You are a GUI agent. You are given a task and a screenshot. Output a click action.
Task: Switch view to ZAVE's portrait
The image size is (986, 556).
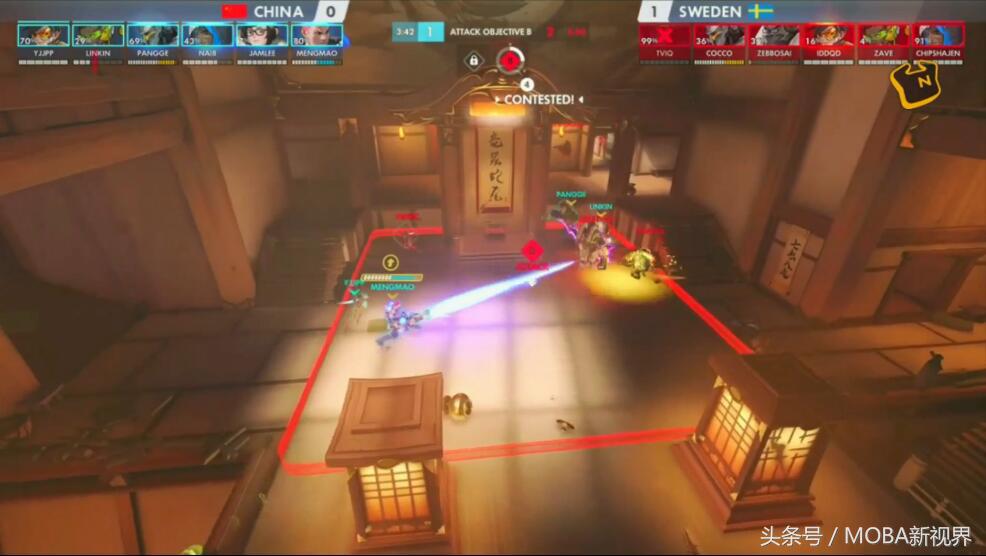[884, 36]
